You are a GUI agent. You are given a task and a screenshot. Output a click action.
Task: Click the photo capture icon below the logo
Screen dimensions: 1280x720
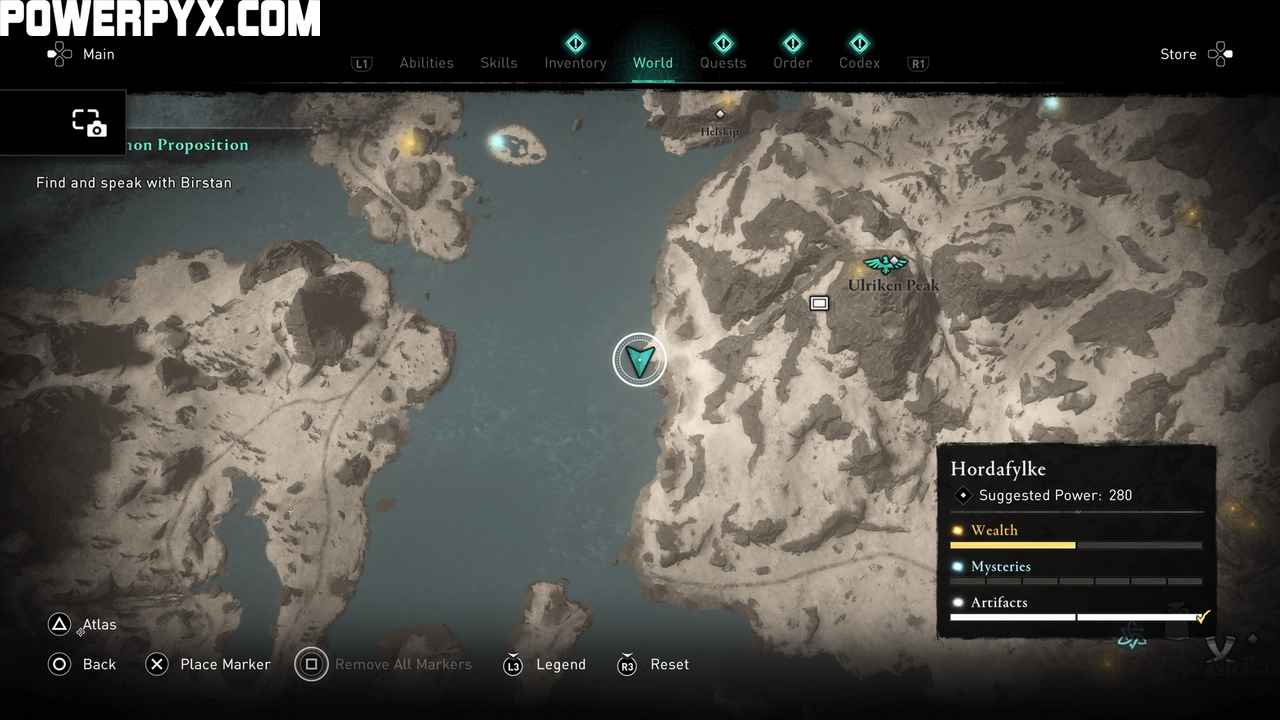[x=89, y=122]
